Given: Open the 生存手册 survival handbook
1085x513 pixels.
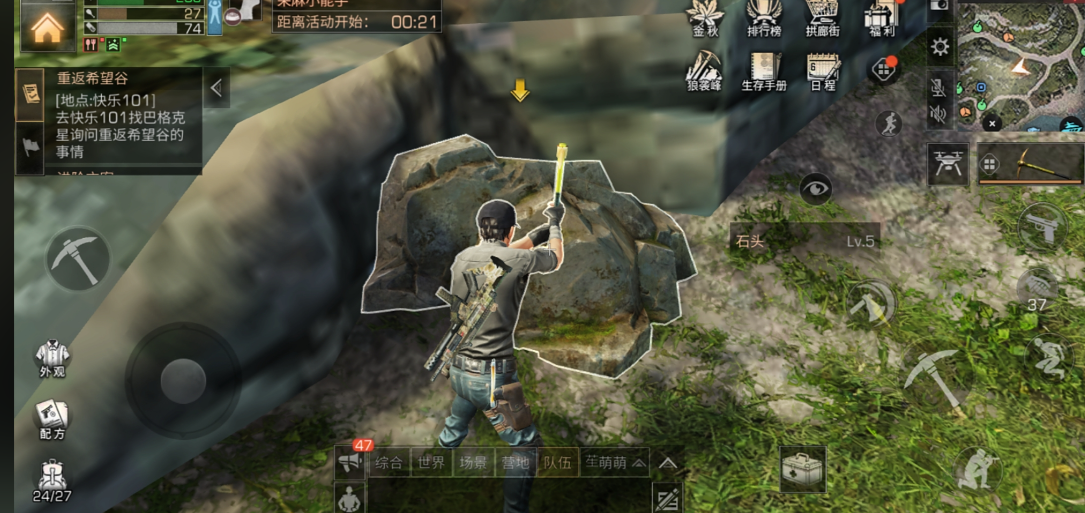Looking at the screenshot, I should pyautogui.click(x=764, y=71).
